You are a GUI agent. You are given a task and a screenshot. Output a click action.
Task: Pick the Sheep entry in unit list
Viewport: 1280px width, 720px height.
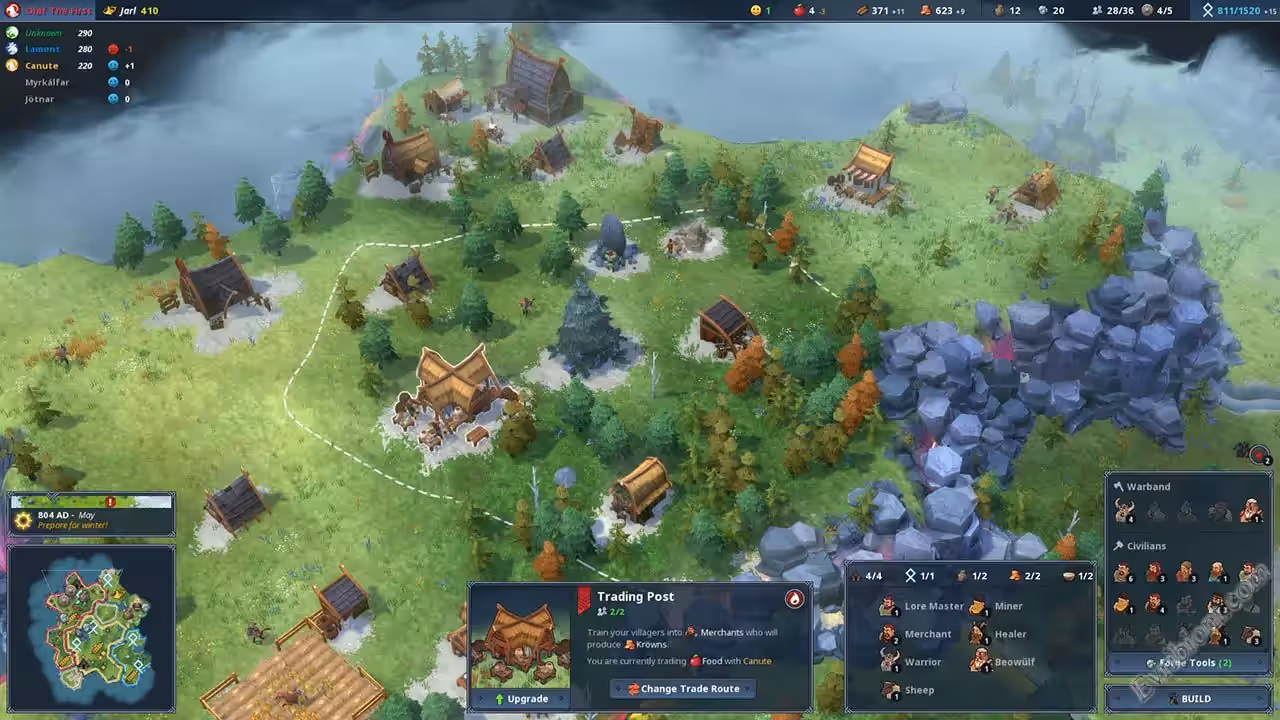pyautogui.click(x=908, y=690)
